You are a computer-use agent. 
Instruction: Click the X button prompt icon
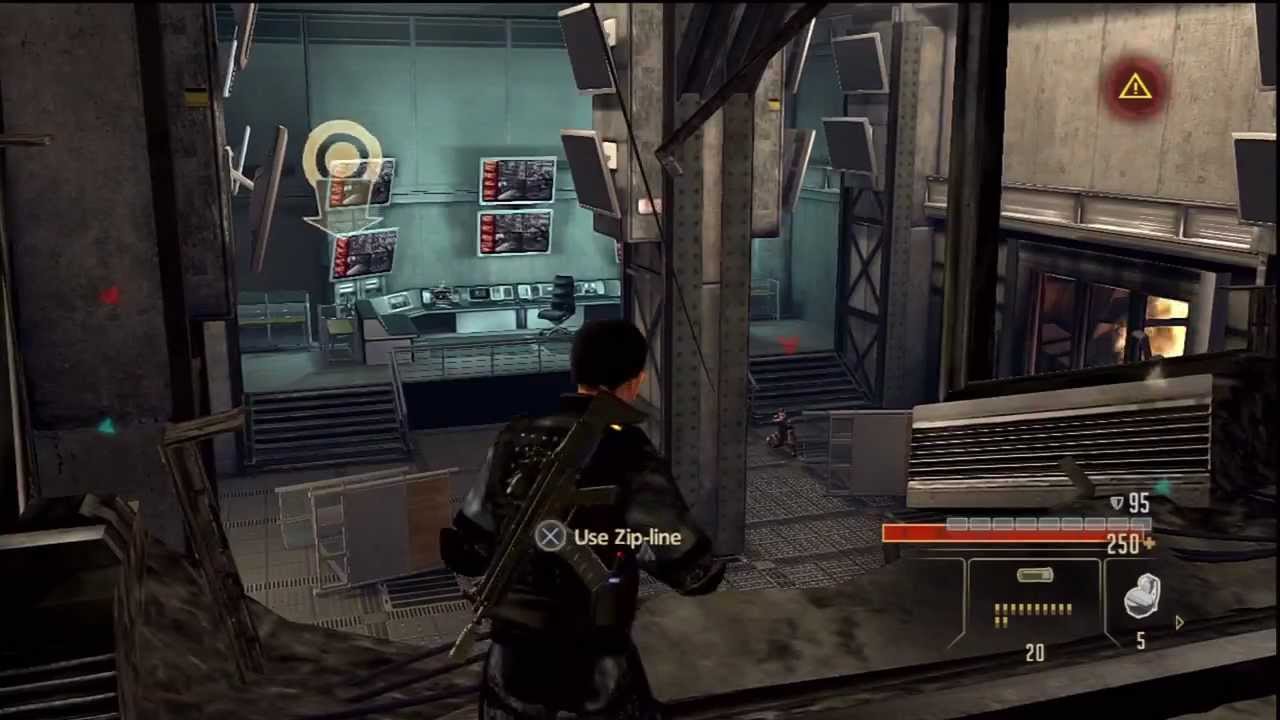[x=550, y=537]
